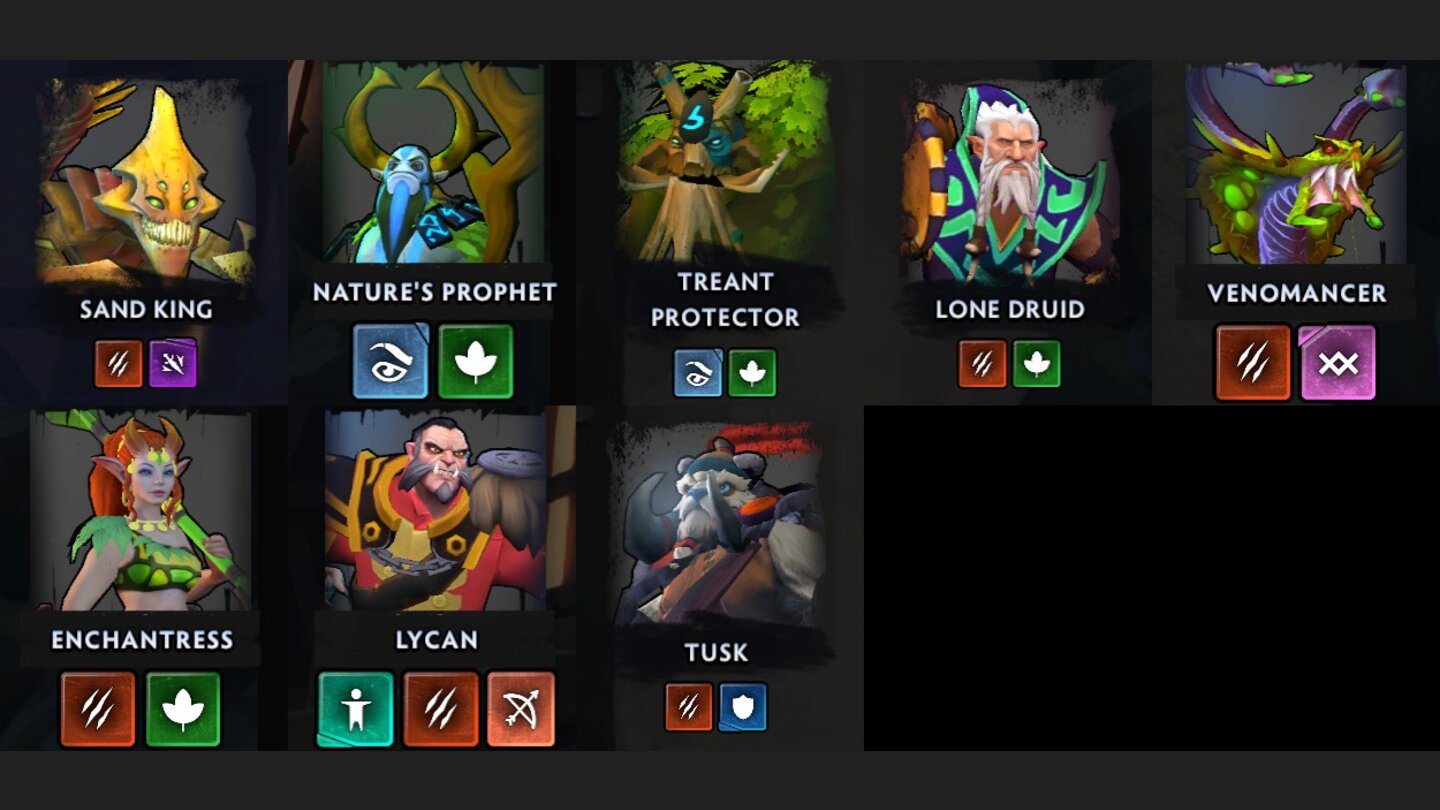Click the Nature's Prophet name label
1440x810 pixels.
[433, 293]
